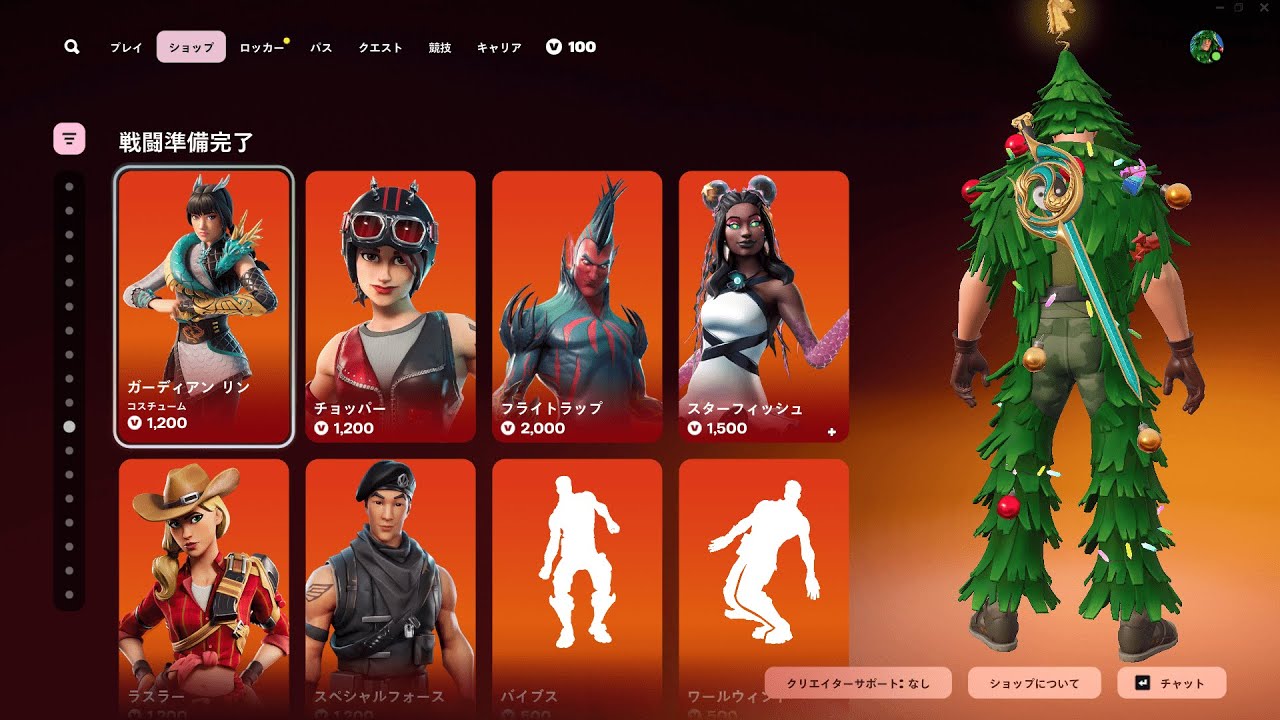The height and width of the screenshot is (720, 1280).
Task: Open the search magnifier icon
Action: coord(72,47)
